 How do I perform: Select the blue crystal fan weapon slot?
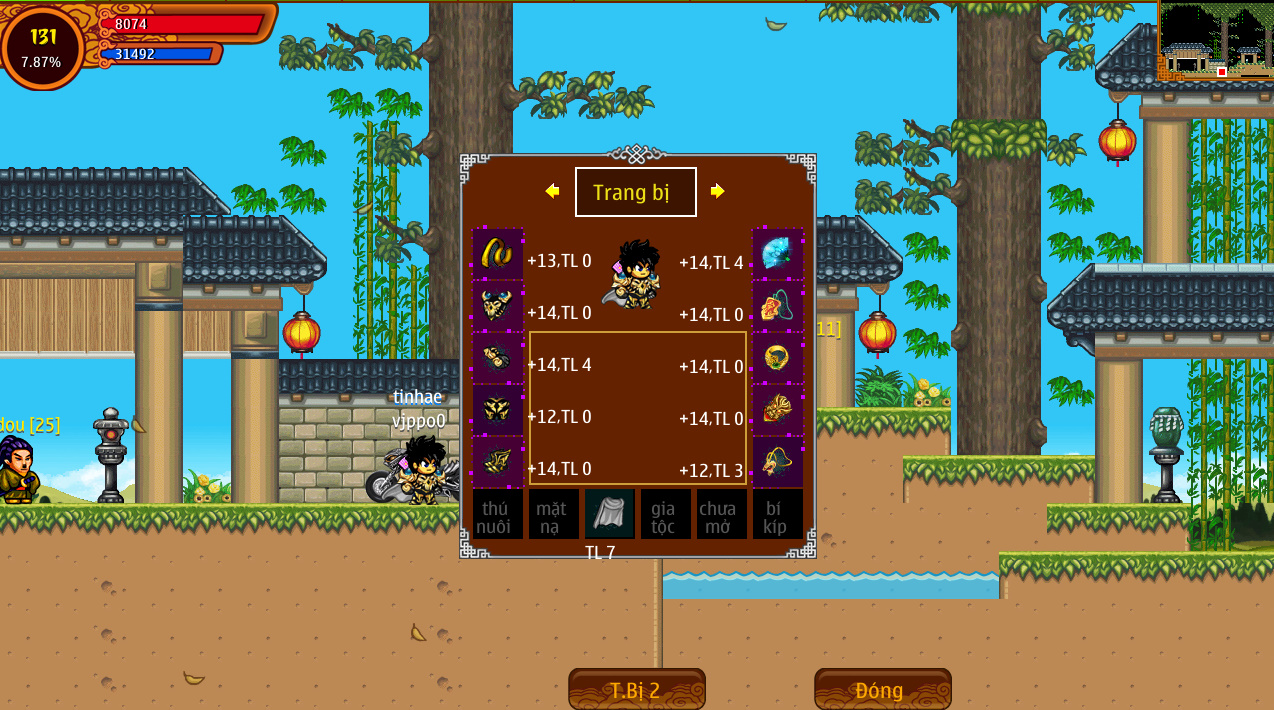pos(777,253)
